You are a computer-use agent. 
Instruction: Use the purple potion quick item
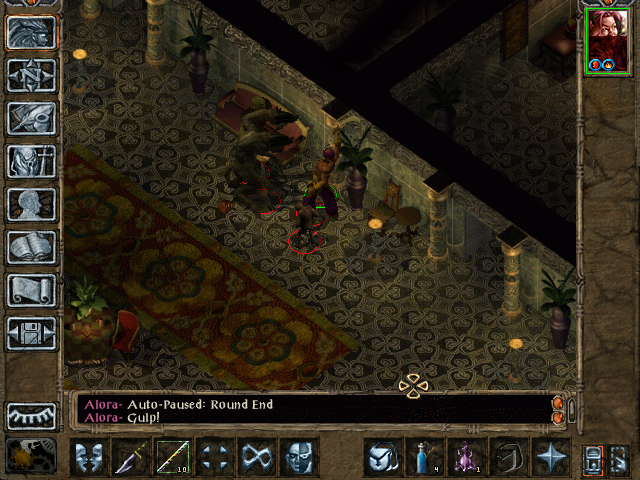(466, 458)
